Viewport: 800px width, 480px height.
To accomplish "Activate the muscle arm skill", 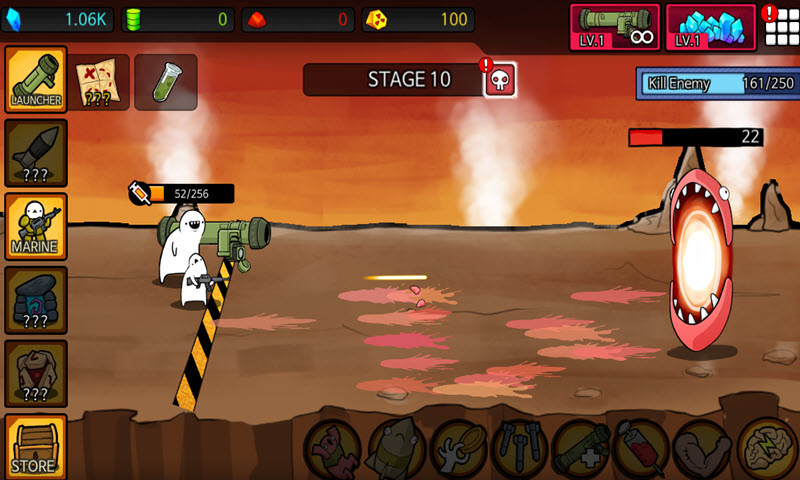I will click(x=703, y=448).
